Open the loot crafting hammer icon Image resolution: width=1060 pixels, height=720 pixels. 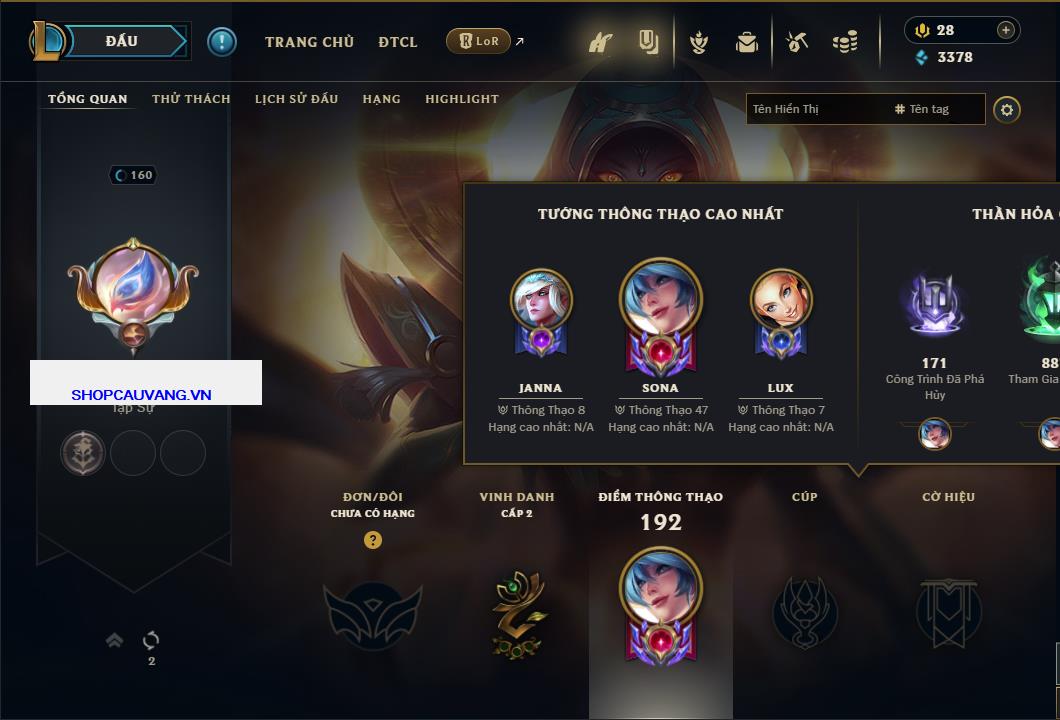coord(797,42)
